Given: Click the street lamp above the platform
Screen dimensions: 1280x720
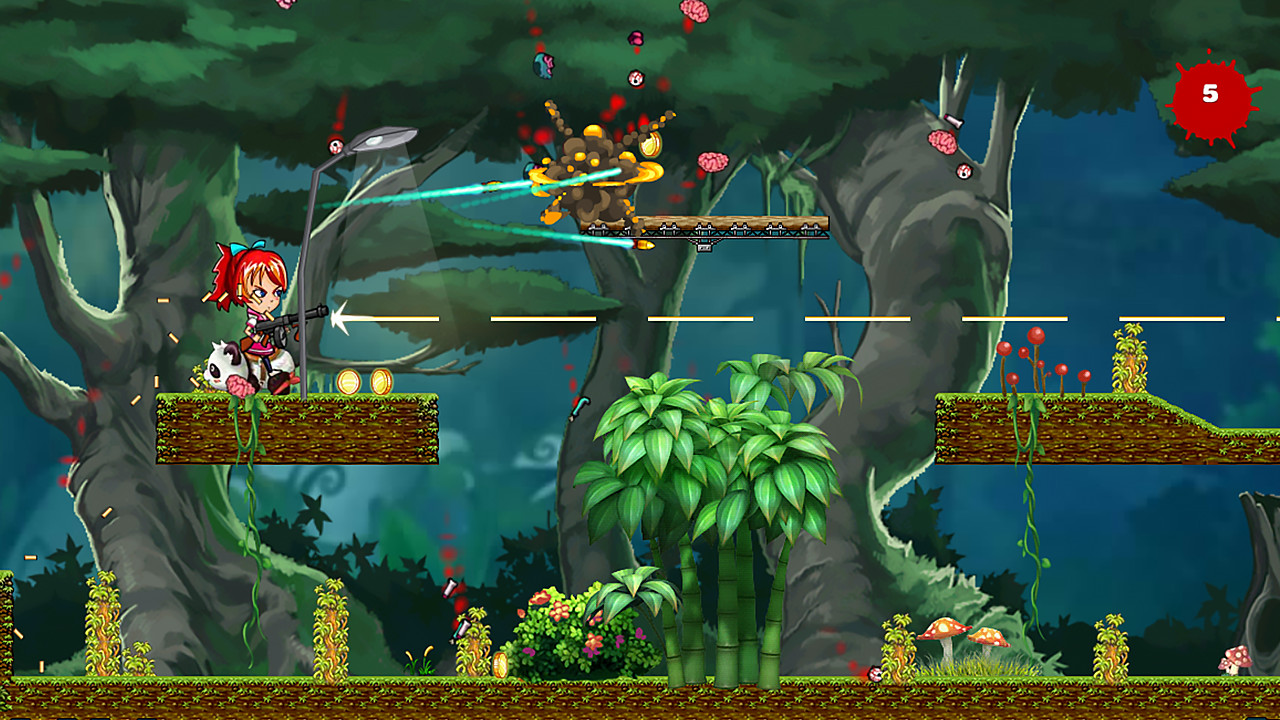Looking at the screenshot, I should coord(385,140).
